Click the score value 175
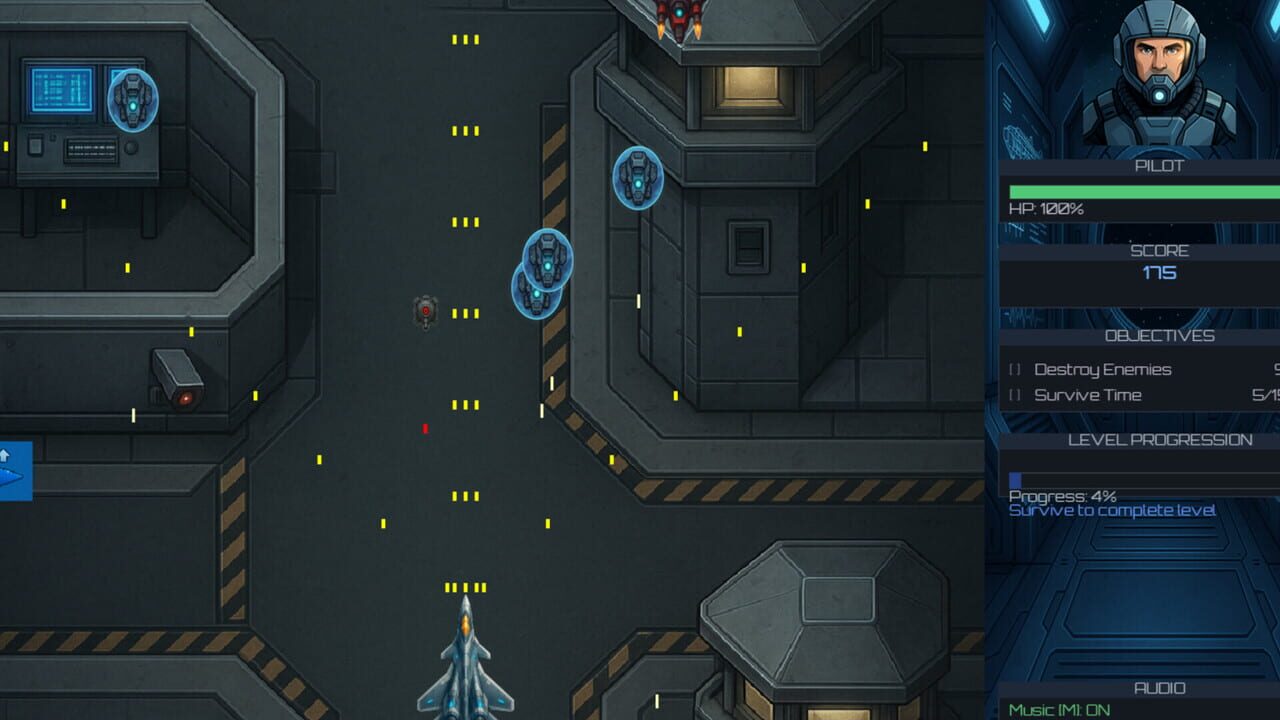This screenshot has width=1280, height=720. pyautogui.click(x=1158, y=272)
